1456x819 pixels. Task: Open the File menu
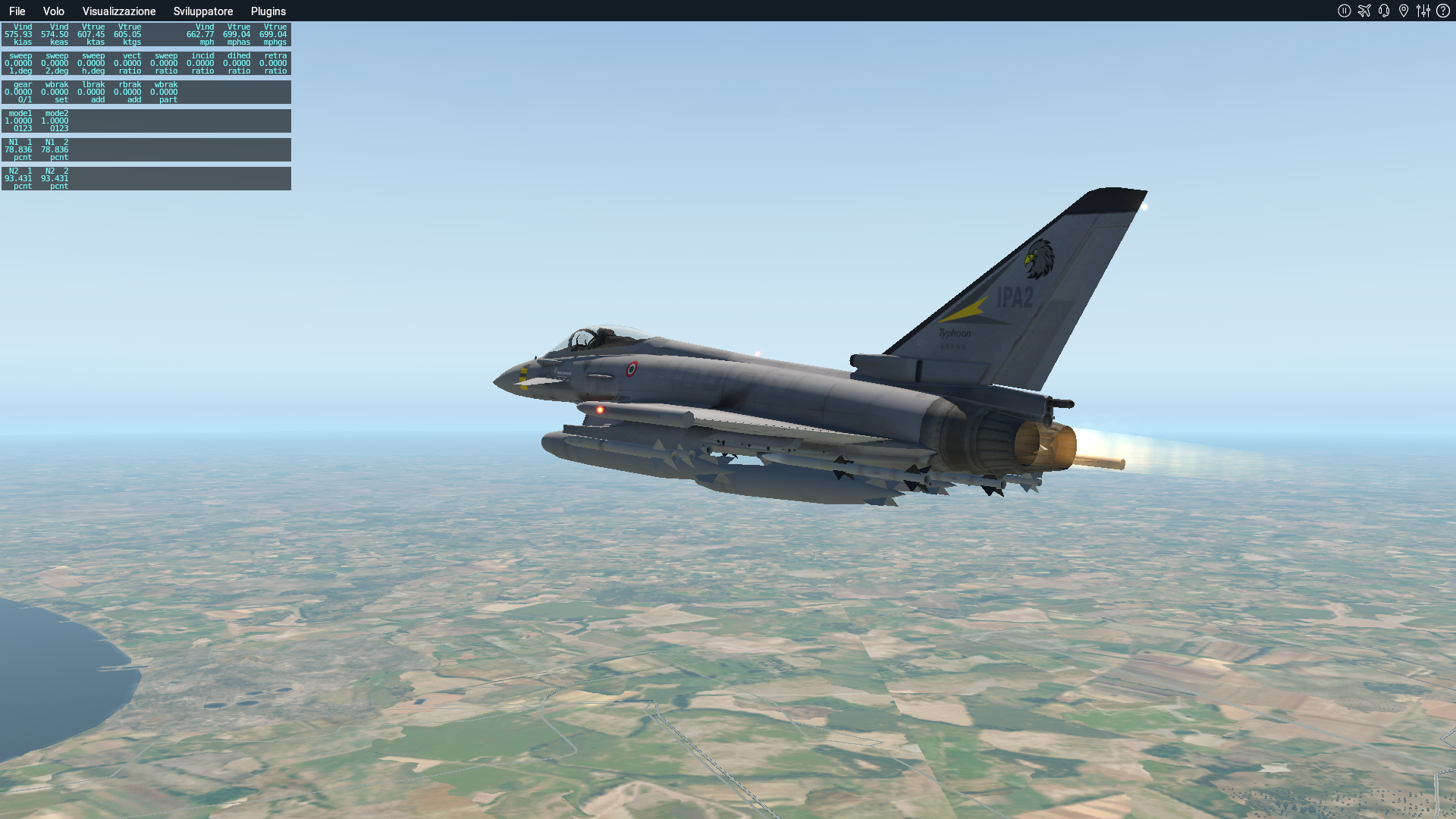pos(17,11)
